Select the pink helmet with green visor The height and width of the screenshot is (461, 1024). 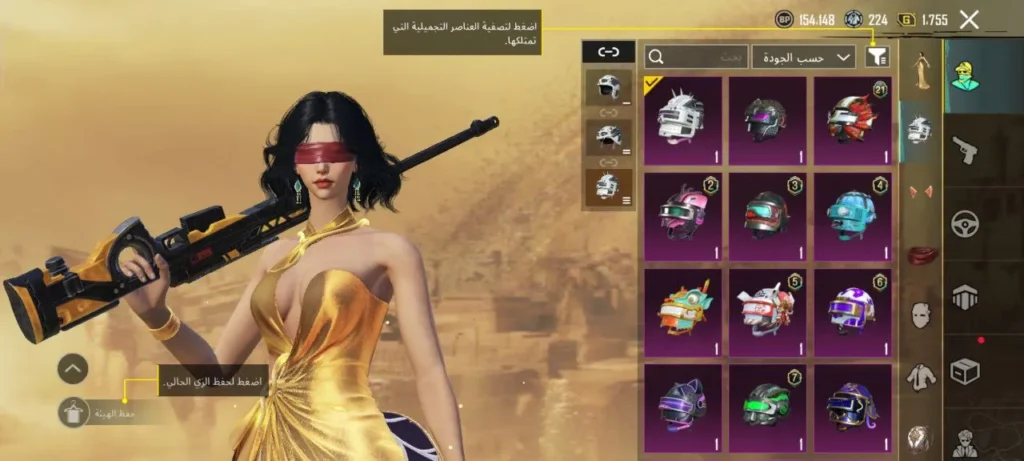point(681,214)
